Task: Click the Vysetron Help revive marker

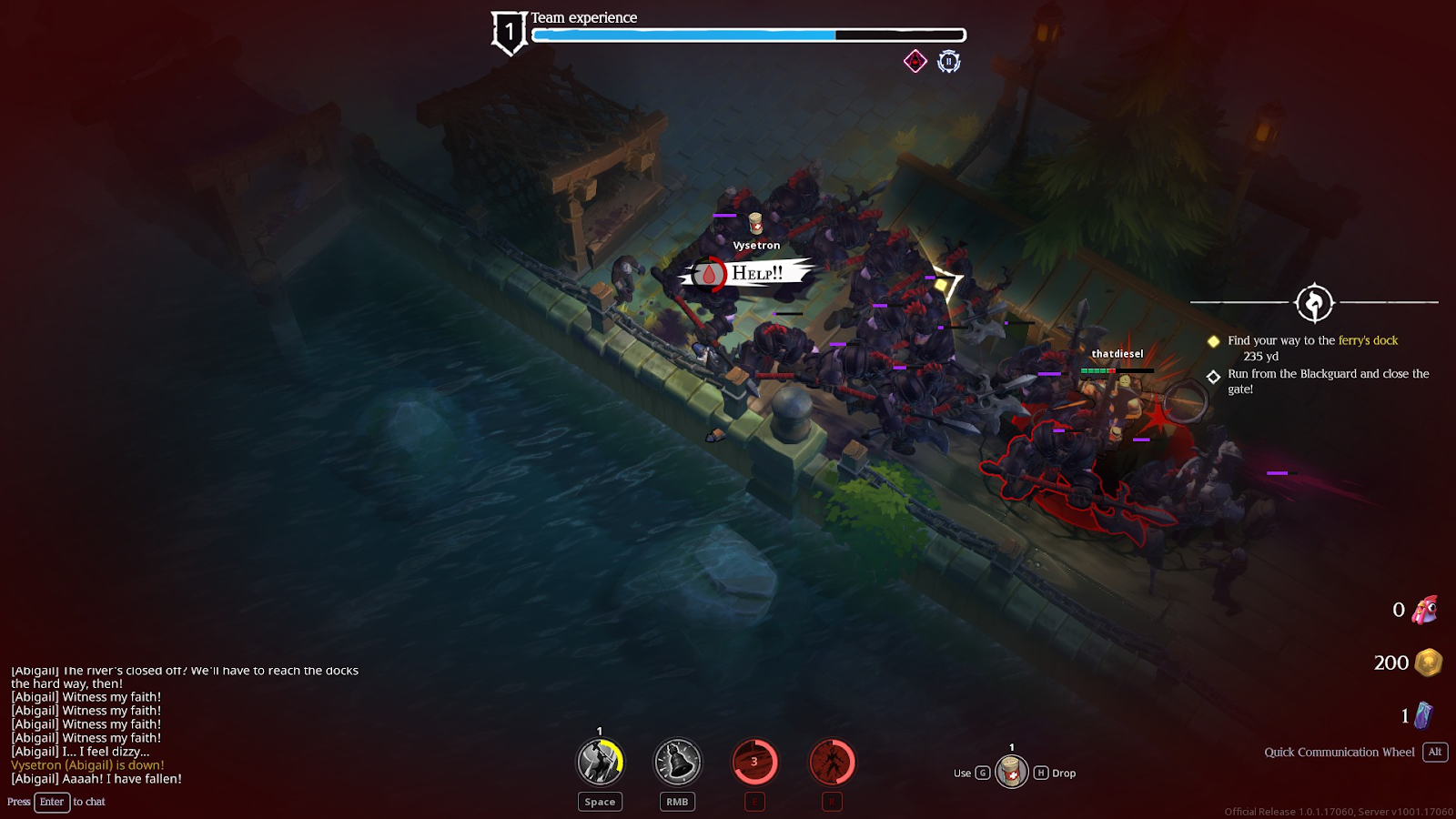Action: (x=744, y=273)
